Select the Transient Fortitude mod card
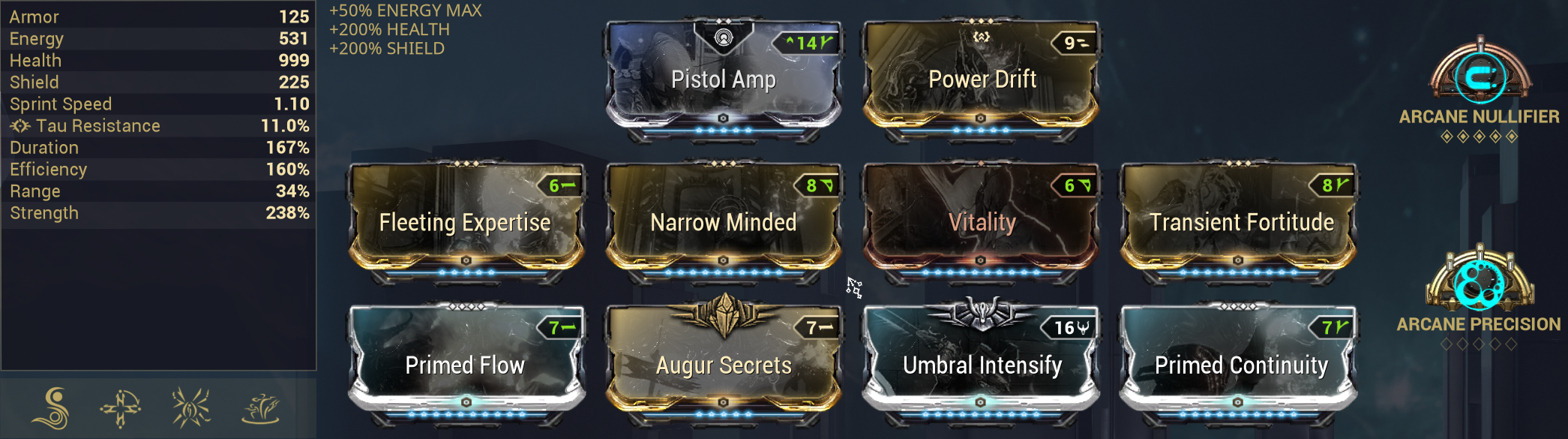 point(1240,222)
